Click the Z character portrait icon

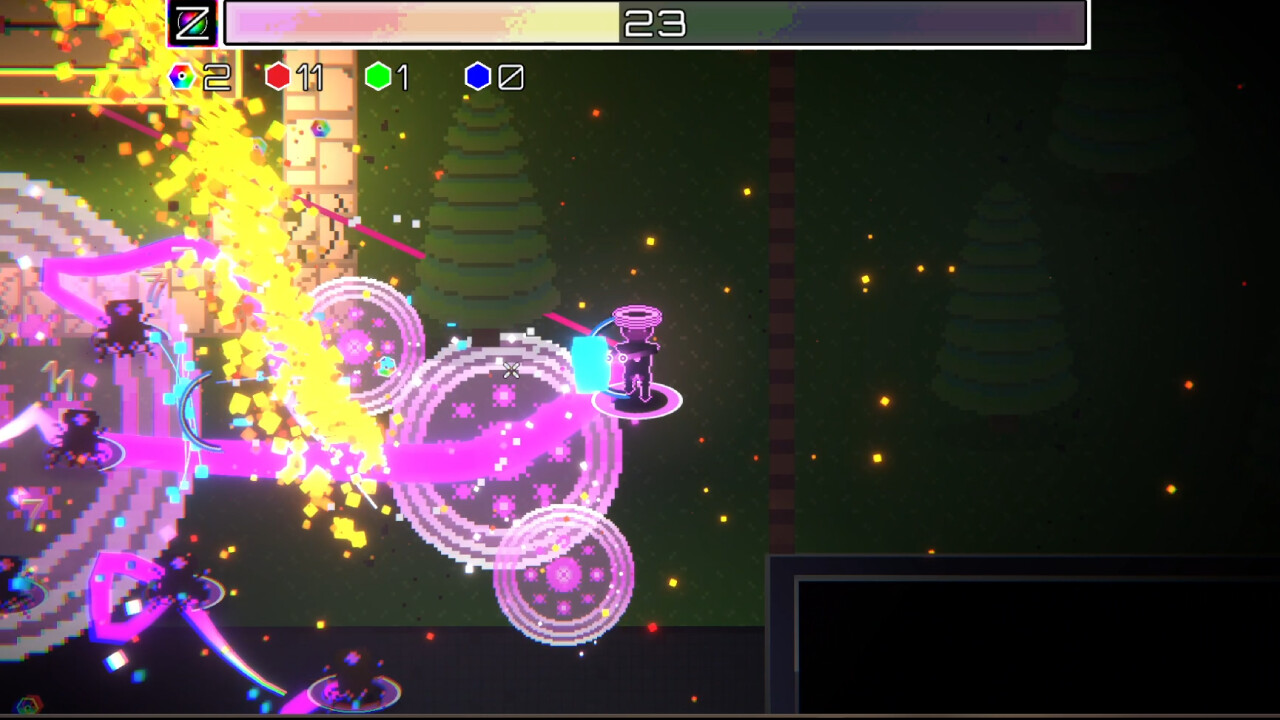tap(194, 22)
